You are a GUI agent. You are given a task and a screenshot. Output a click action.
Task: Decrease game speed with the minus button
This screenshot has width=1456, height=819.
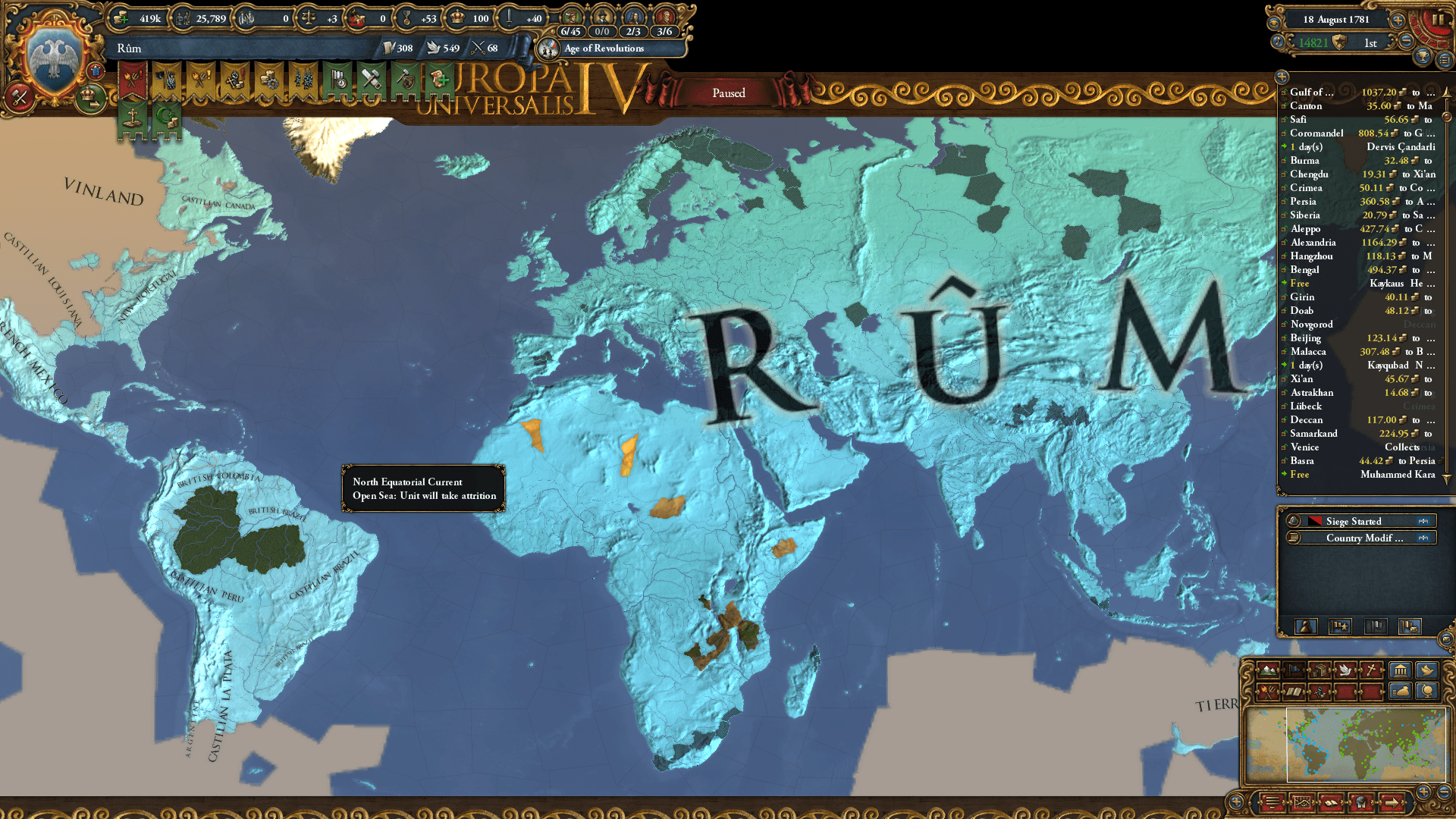coord(1407,40)
